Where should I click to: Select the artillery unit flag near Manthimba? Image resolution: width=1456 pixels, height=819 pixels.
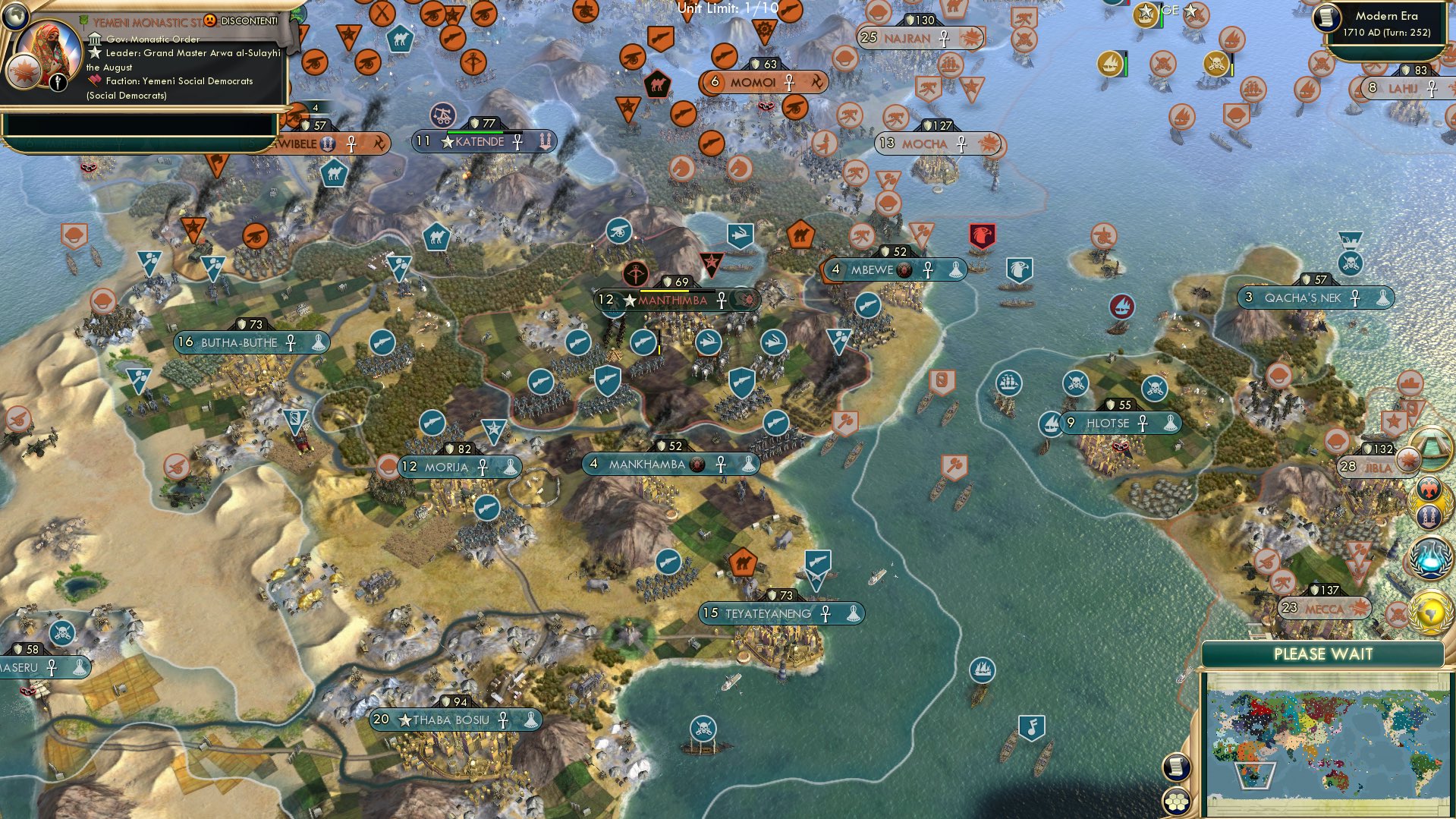(642, 342)
